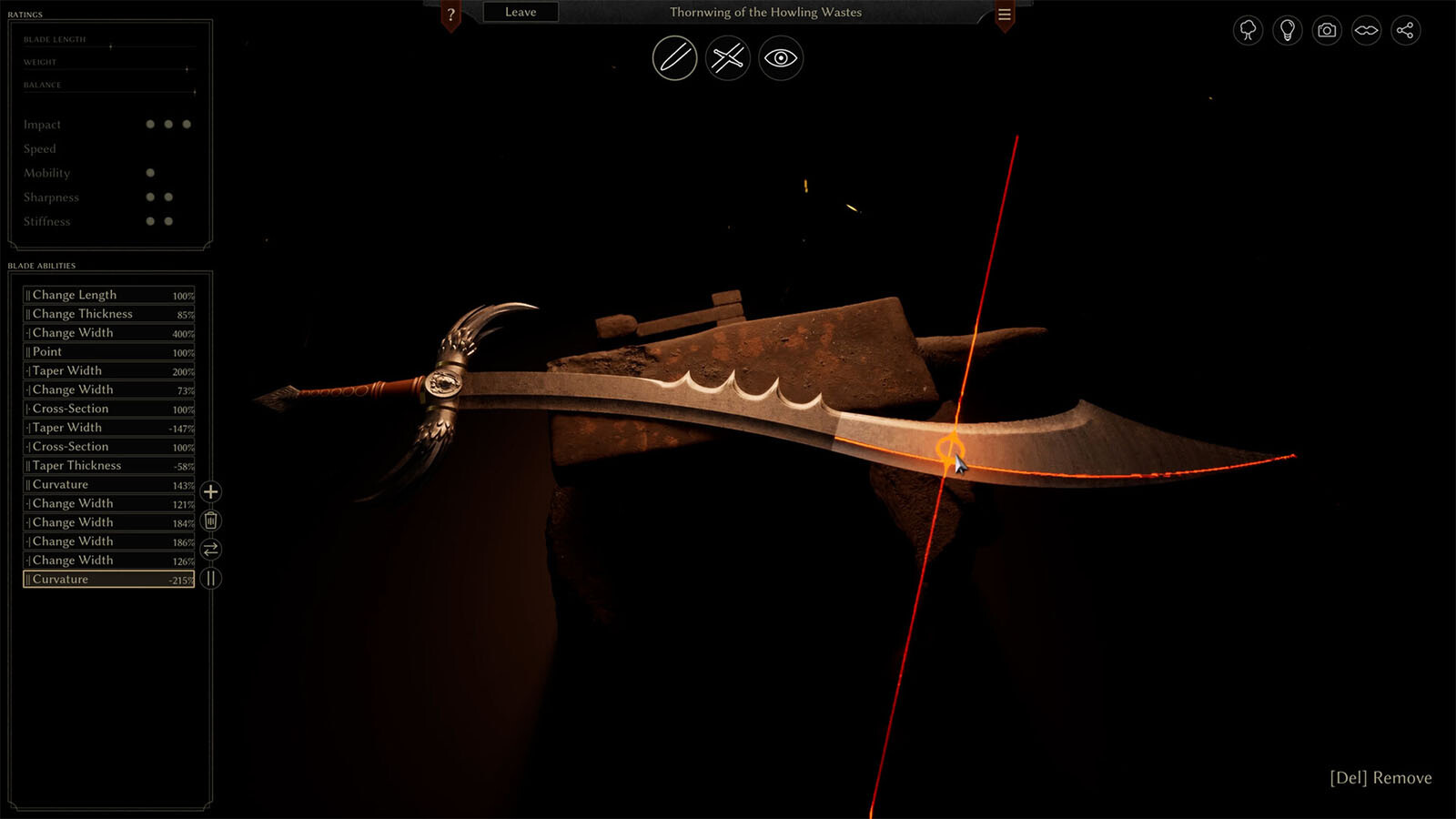Click the swap arrows button

click(x=210, y=550)
